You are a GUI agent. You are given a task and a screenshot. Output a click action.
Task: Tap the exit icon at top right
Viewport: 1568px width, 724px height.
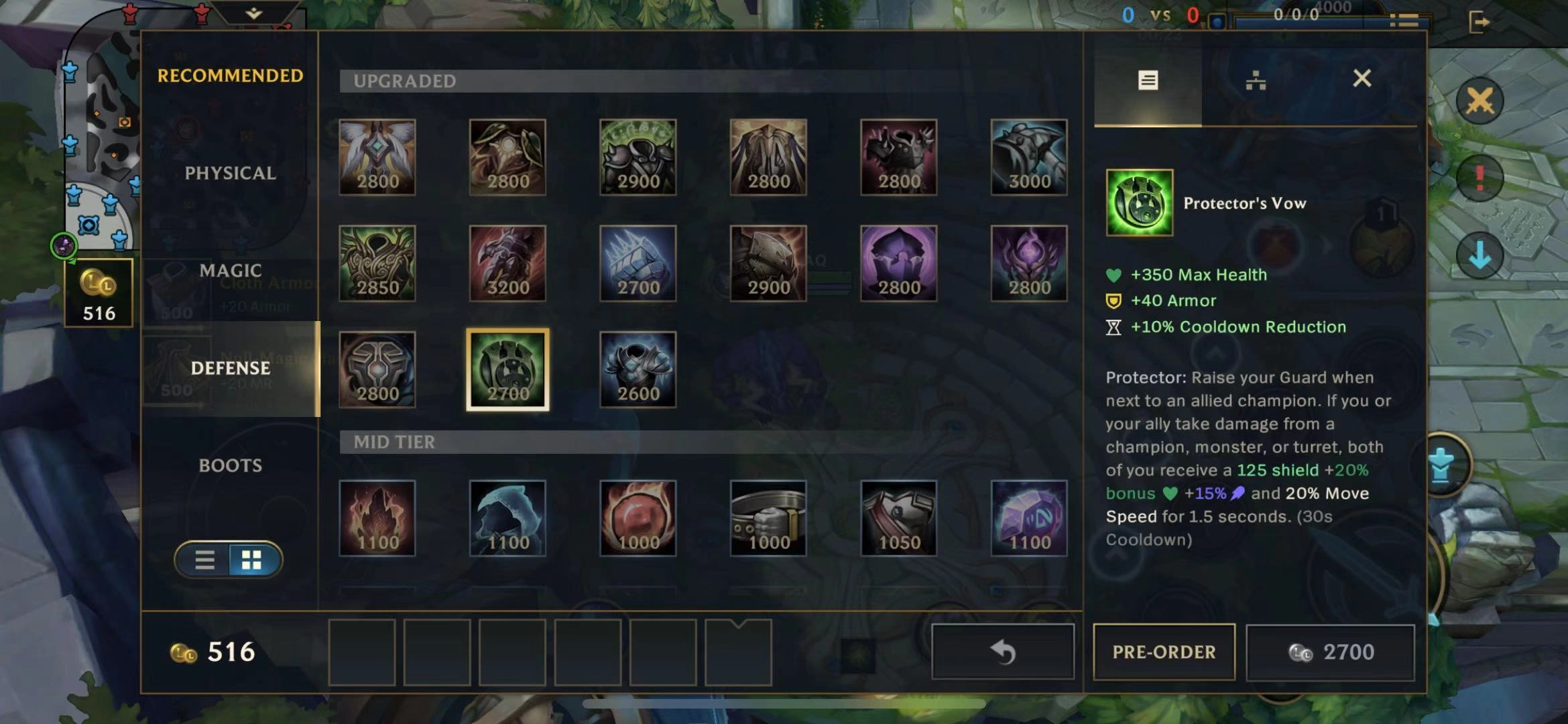tap(1479, 22)
